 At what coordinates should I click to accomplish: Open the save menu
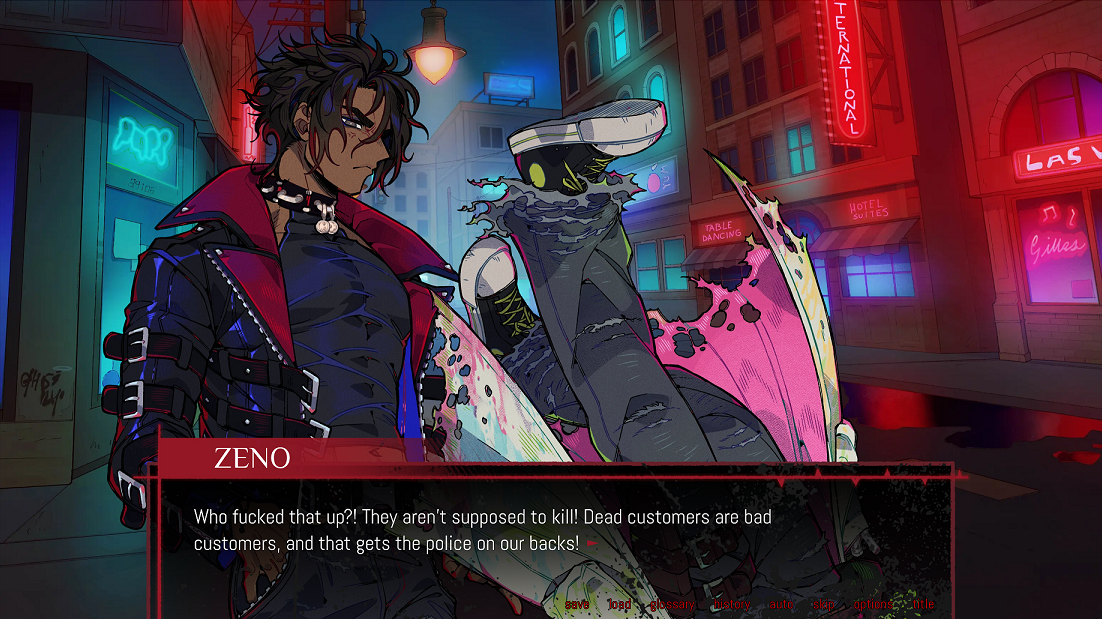[x=577, y=604]
